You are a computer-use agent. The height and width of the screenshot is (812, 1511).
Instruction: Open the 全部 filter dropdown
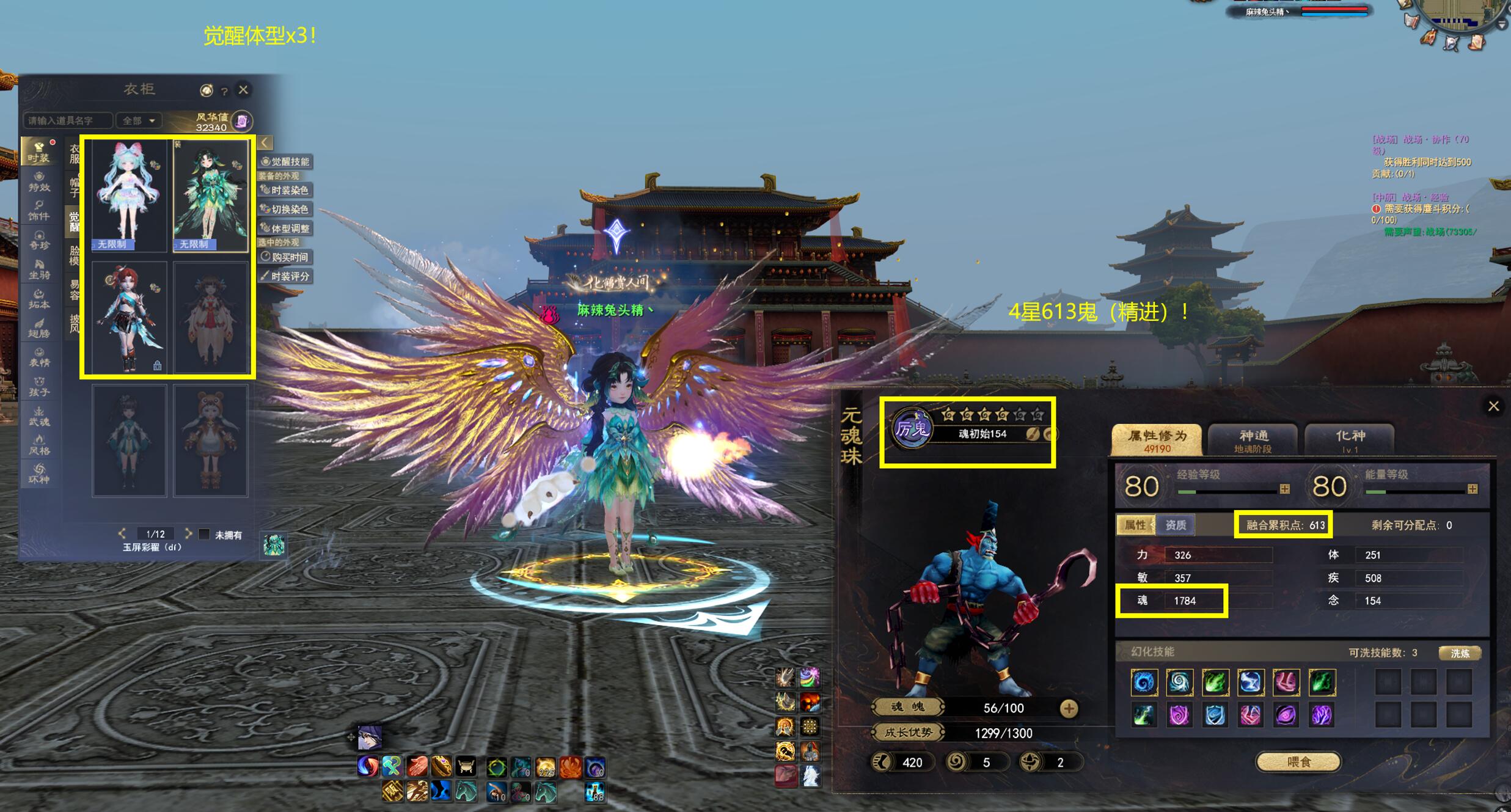pyautogui.click(x=139, y=120)
